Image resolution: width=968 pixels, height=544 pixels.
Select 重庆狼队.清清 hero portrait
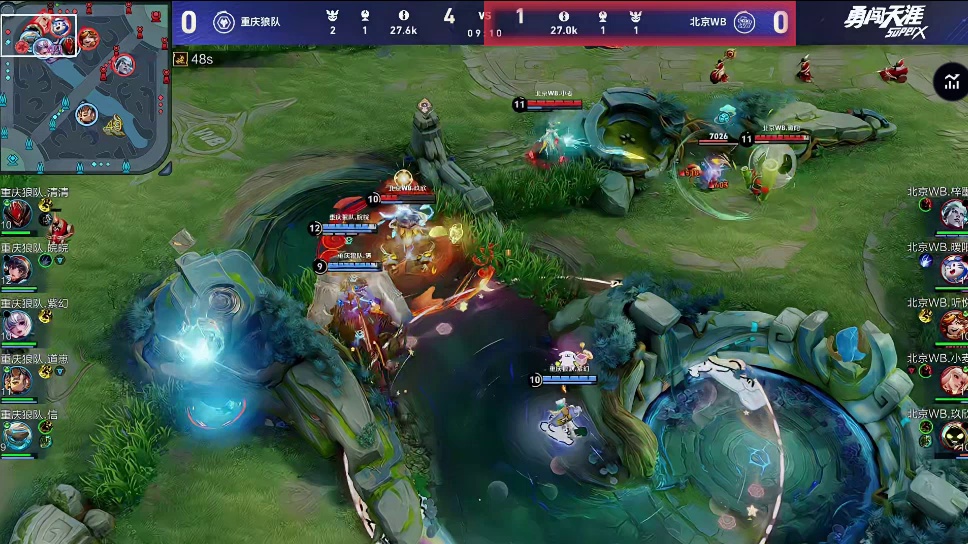(x=17, y=213)
